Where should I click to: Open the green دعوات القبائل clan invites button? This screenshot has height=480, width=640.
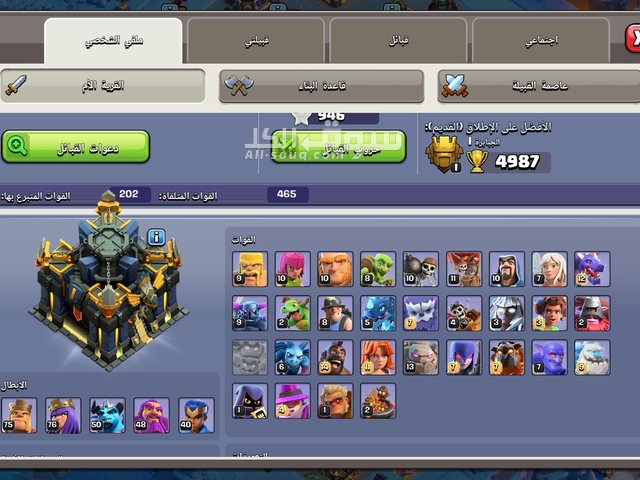[76, 146]
